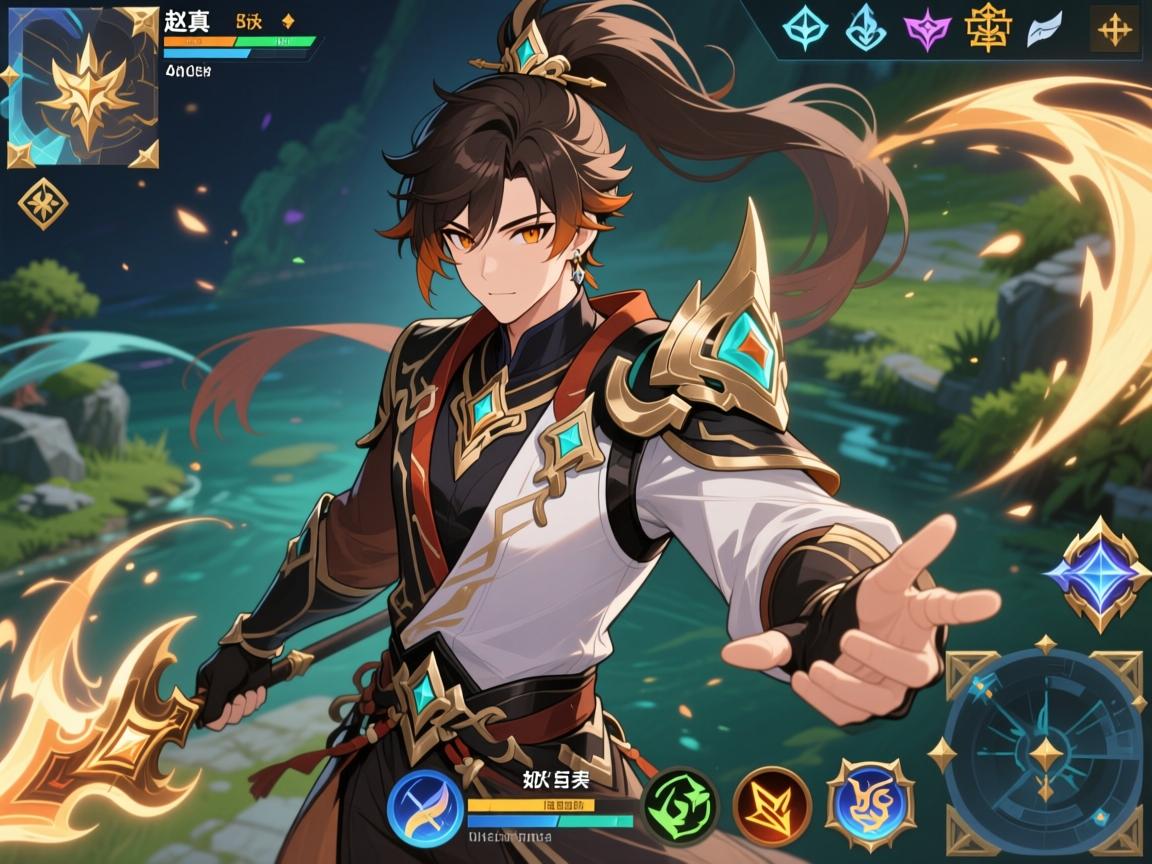Open the circular compass minimap
This screenshot has height=864, width=1152.
(x=1045, y=752)
